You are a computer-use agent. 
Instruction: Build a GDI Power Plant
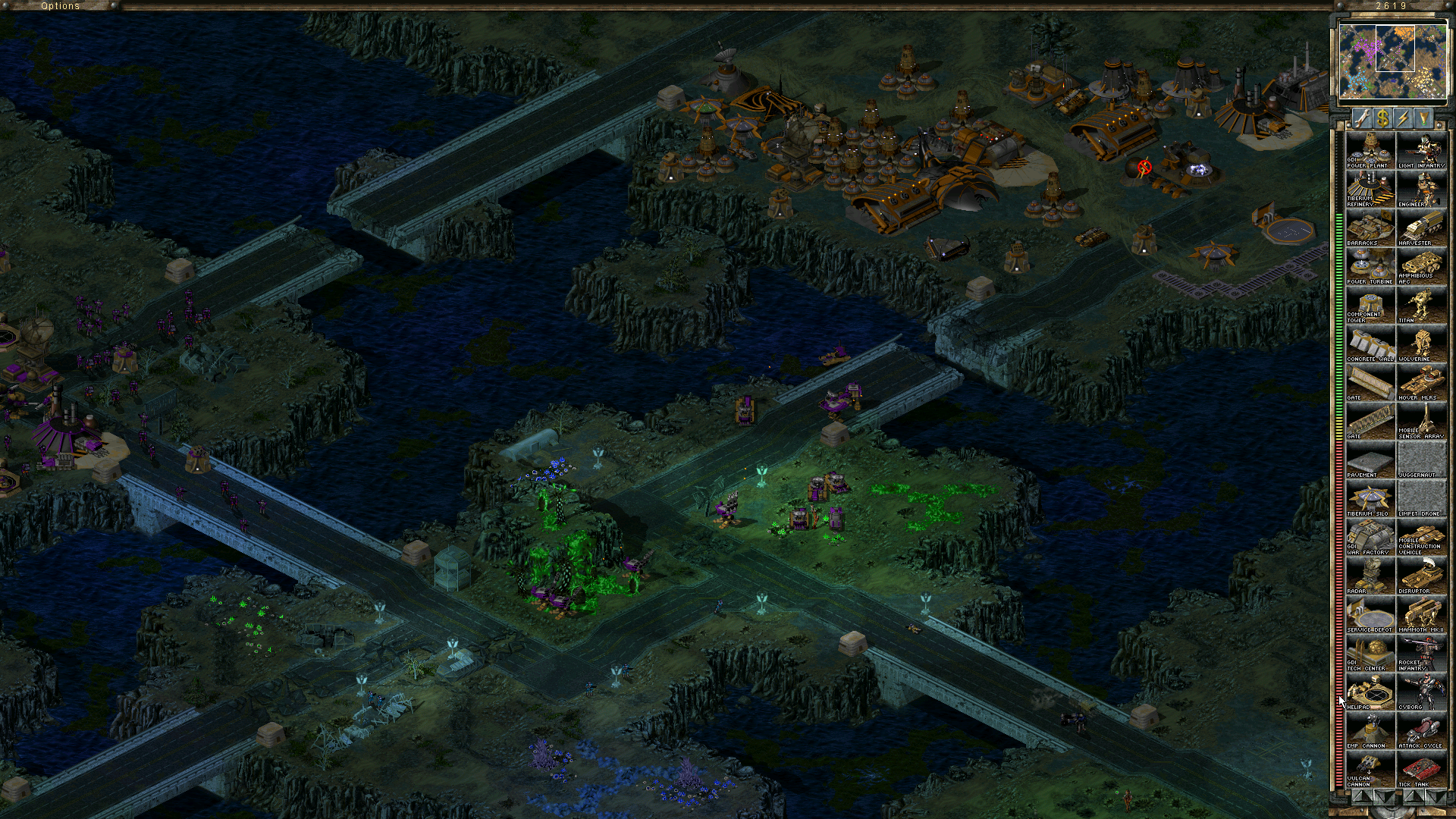pos(1370,150)
